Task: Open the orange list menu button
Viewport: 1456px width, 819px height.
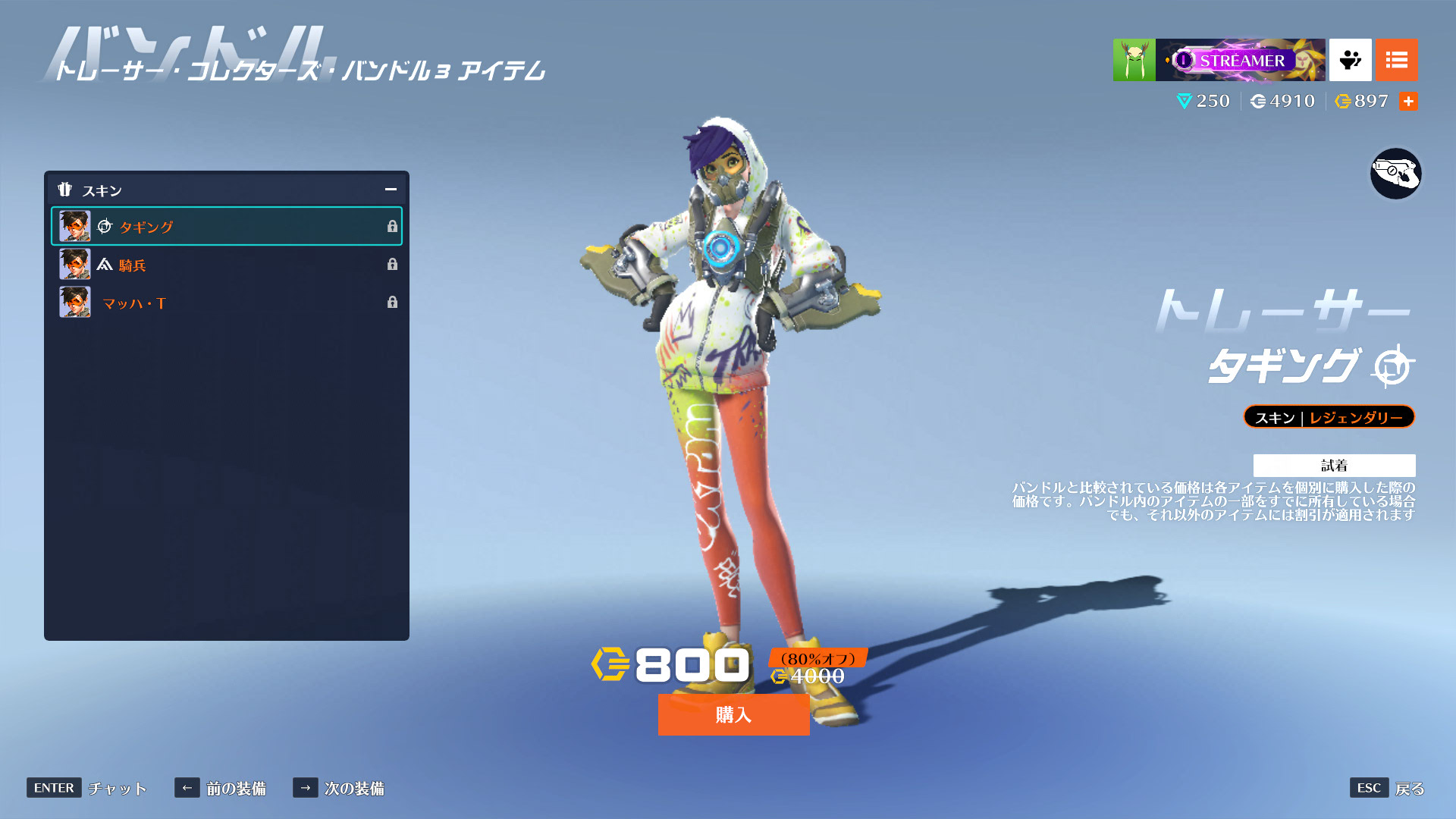Action: 1396,60
